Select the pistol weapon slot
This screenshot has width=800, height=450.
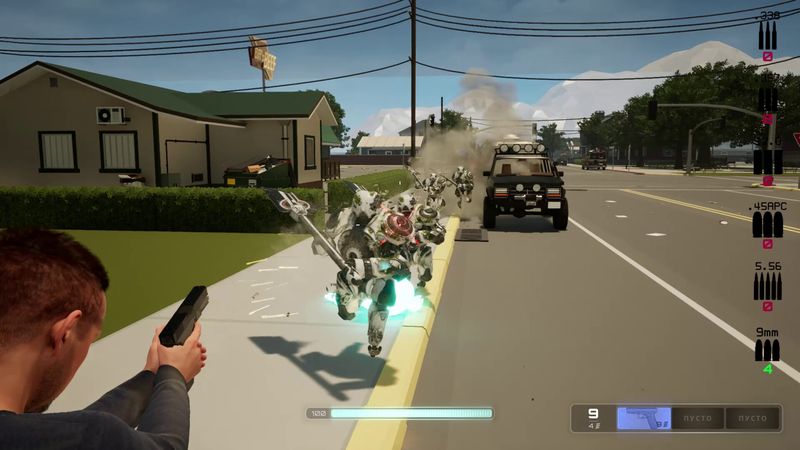click(643, 418)
